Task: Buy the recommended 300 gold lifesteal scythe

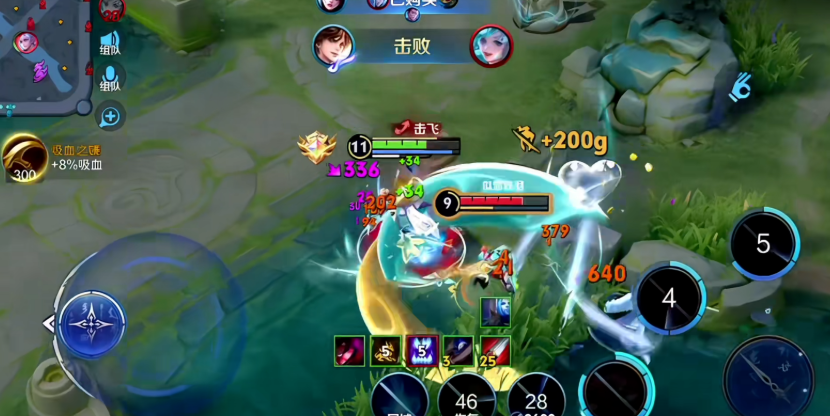Action: (x=23, y=158)
